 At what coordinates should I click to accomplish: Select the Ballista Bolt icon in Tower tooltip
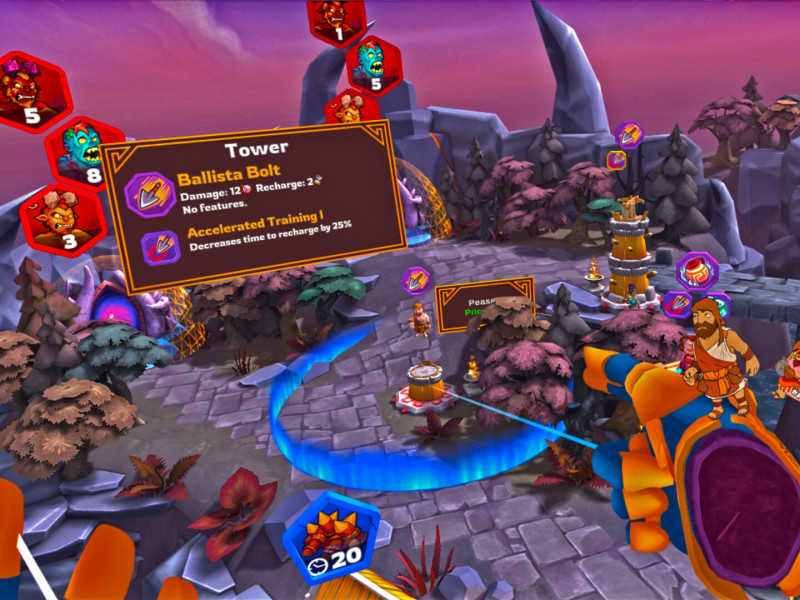(151, 193)
